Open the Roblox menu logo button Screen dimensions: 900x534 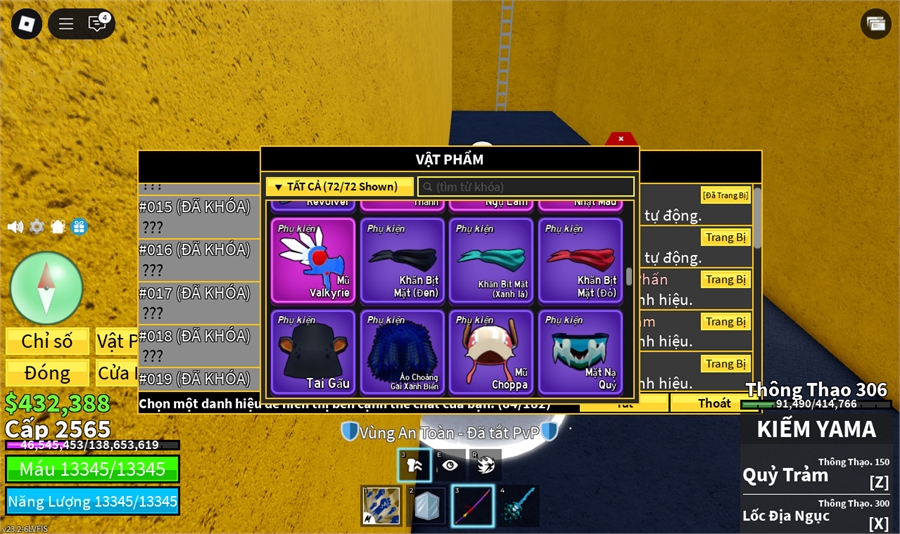click(25, 23)
